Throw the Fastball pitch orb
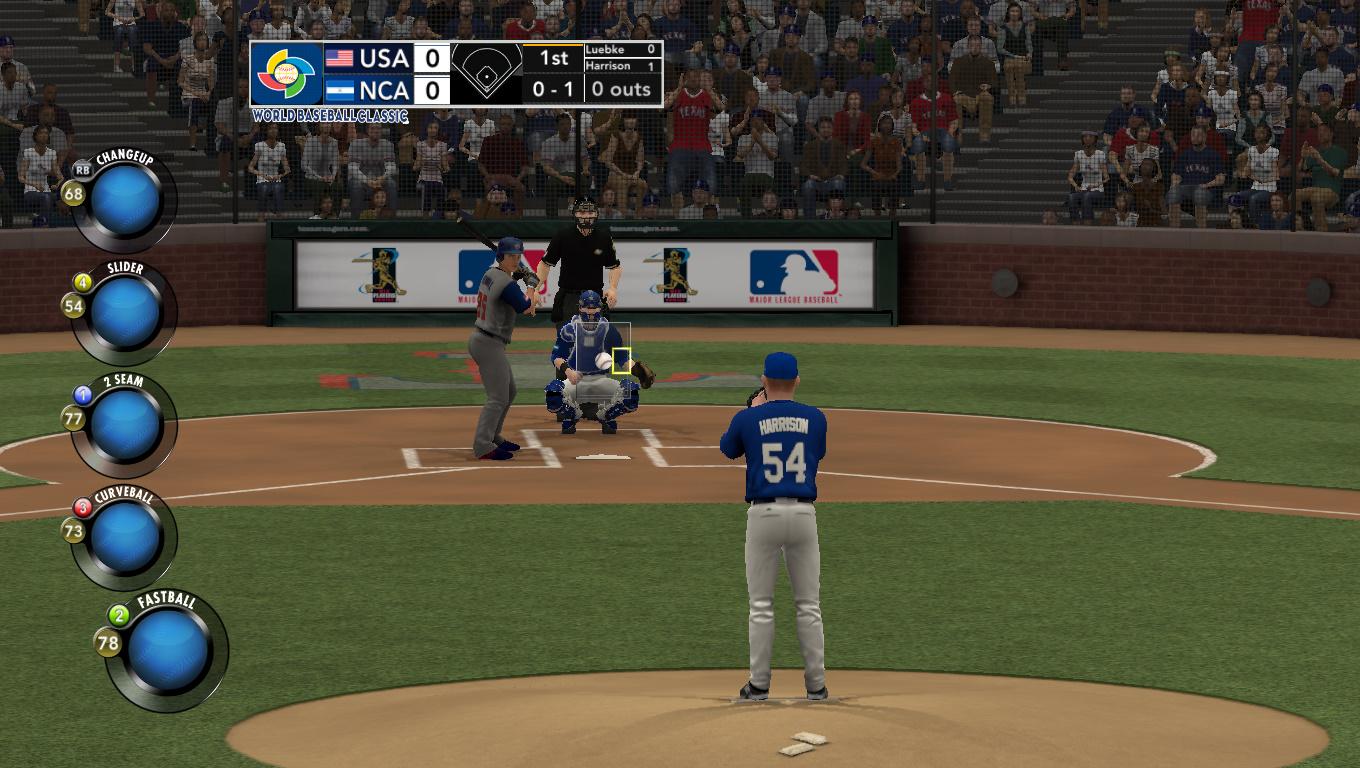This screenshot has height=768, width=1360. (x=168, y=650)
